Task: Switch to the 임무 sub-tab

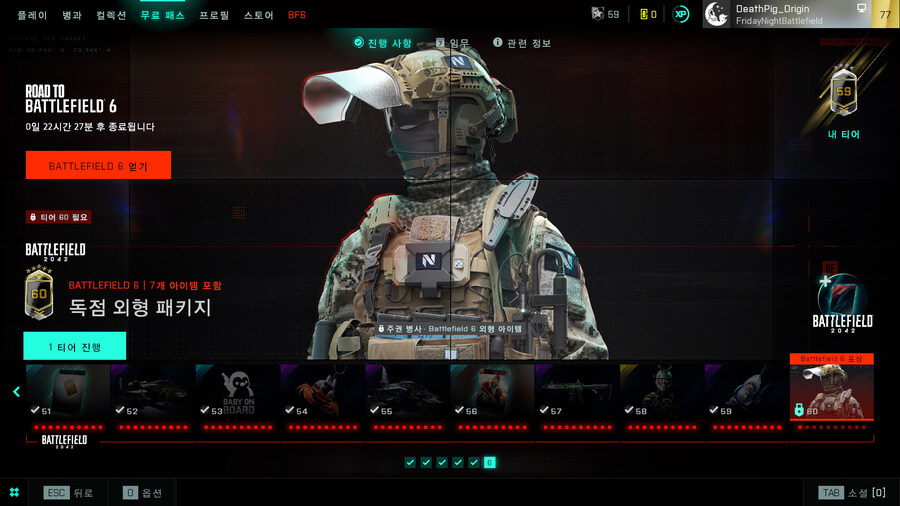Action: pyautogui.click(x=452, y=43)
